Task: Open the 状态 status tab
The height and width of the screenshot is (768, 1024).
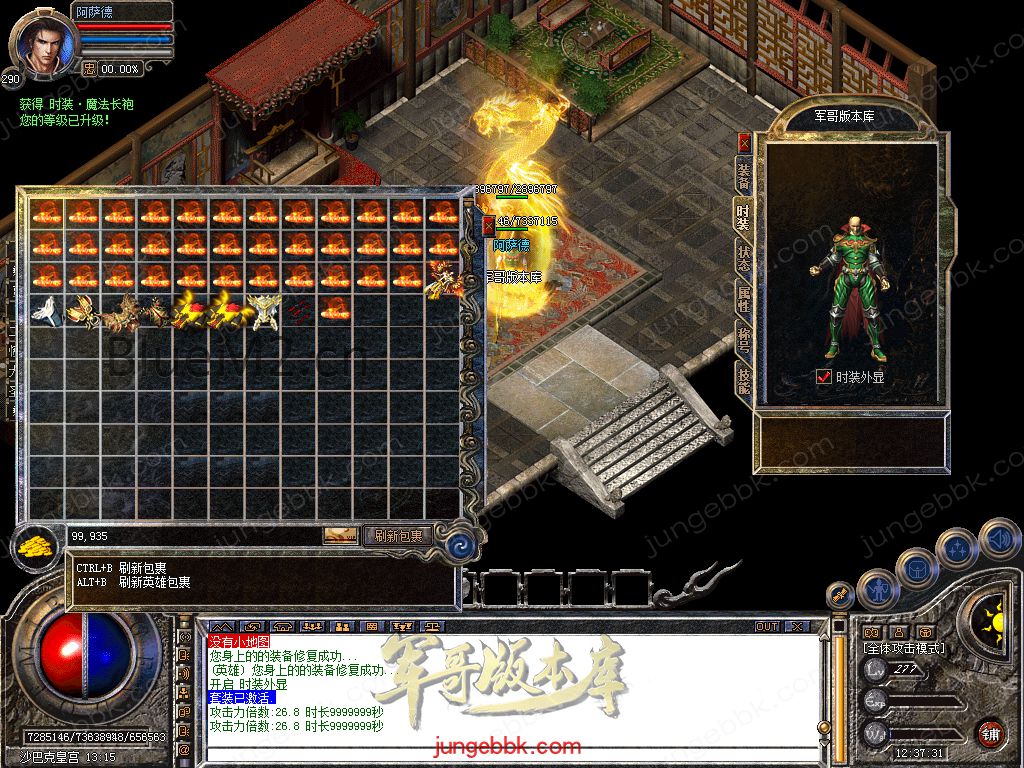Action: pos(744,260)
